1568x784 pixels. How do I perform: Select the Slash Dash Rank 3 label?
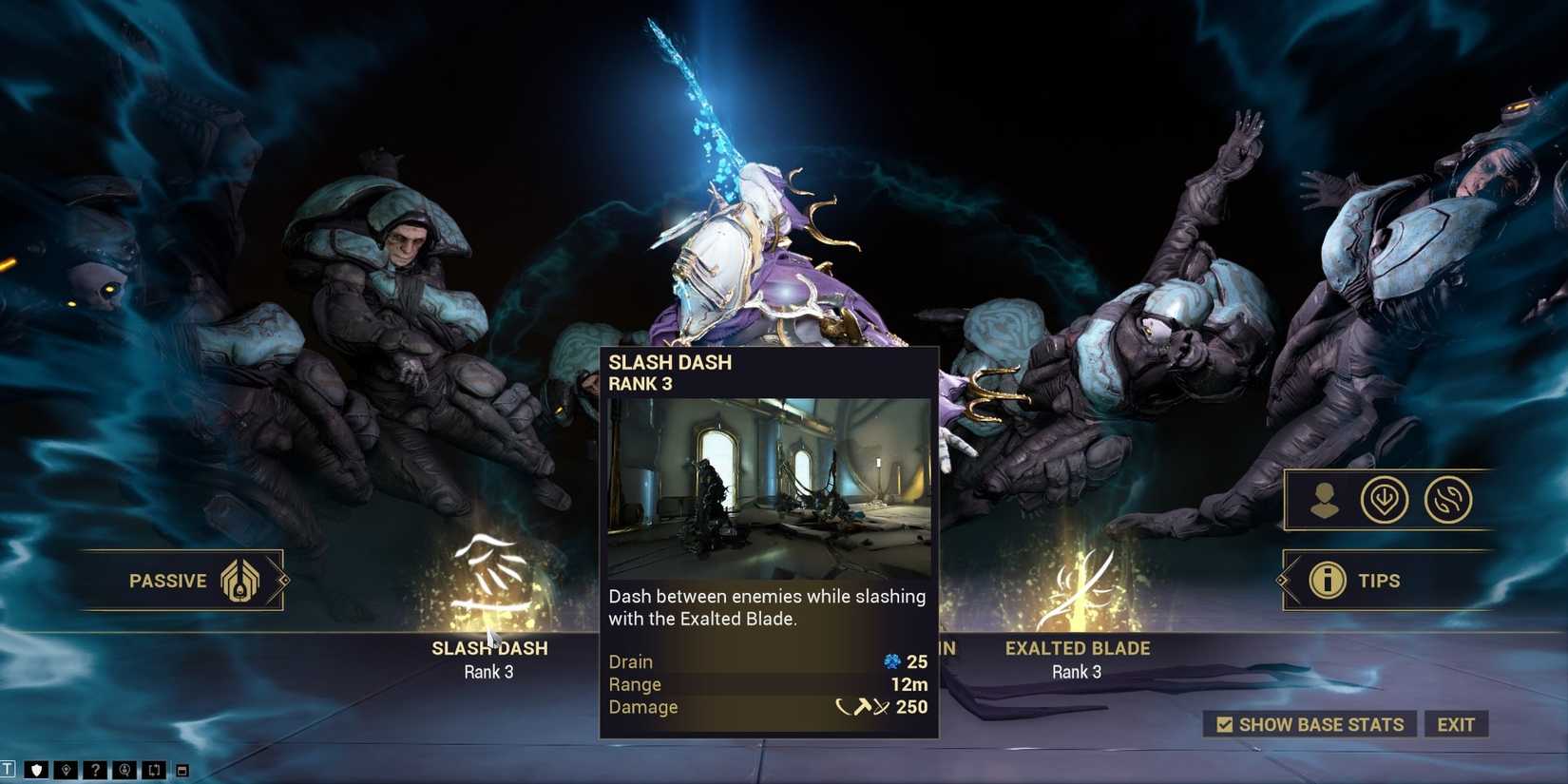[489, 672]
